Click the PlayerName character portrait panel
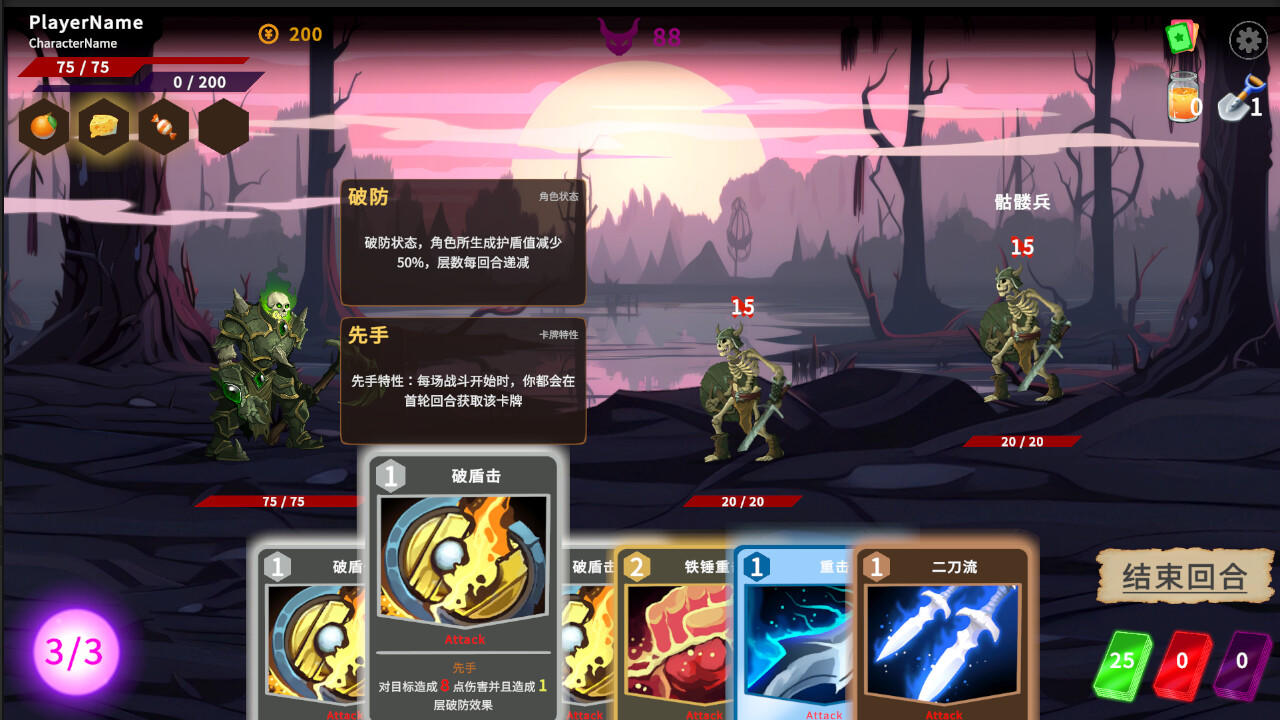 pyautogui.click(x=85, y=22)
